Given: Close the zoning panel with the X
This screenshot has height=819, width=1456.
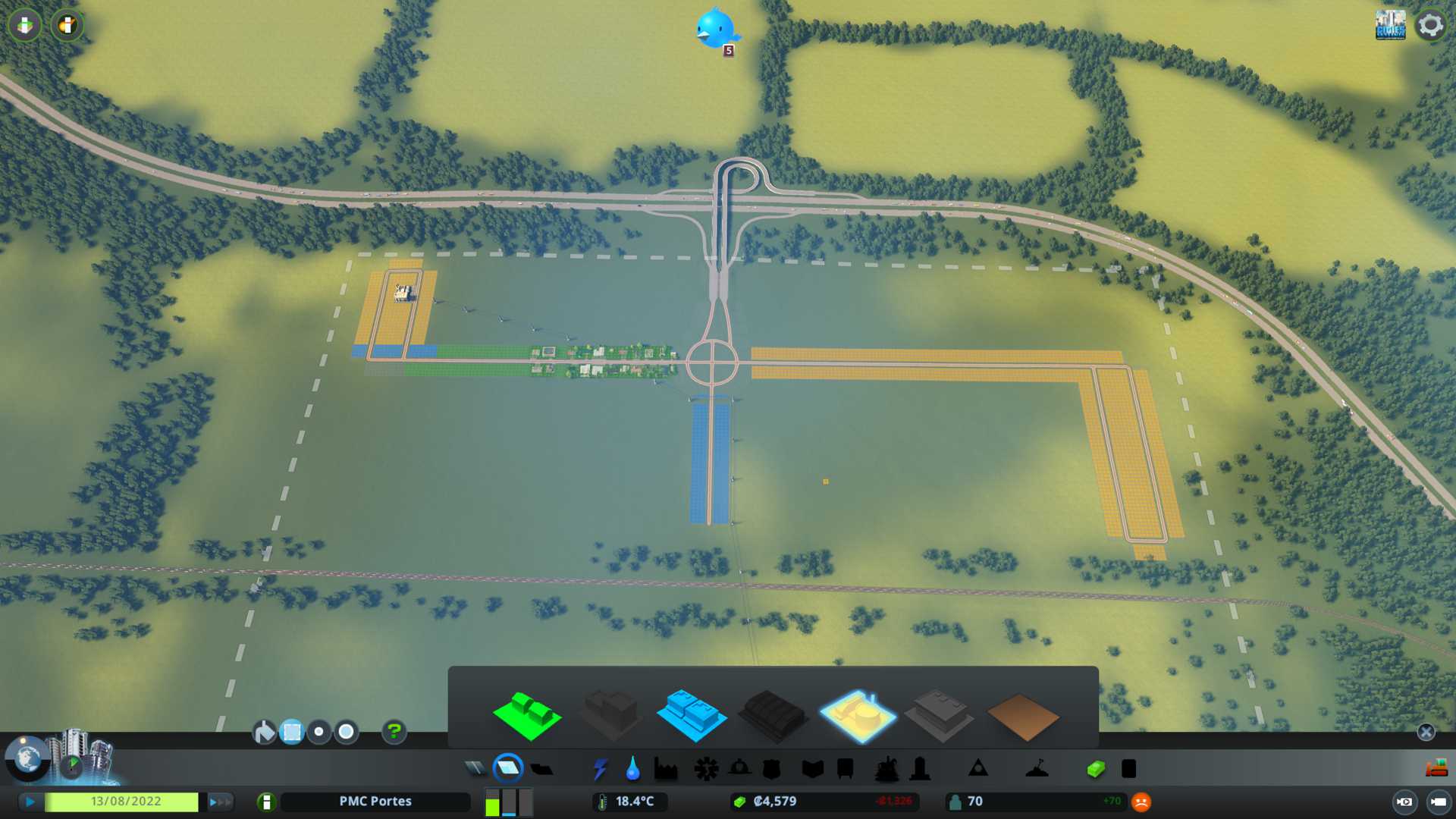Looking at the screenshot, I should (1426, 732).
